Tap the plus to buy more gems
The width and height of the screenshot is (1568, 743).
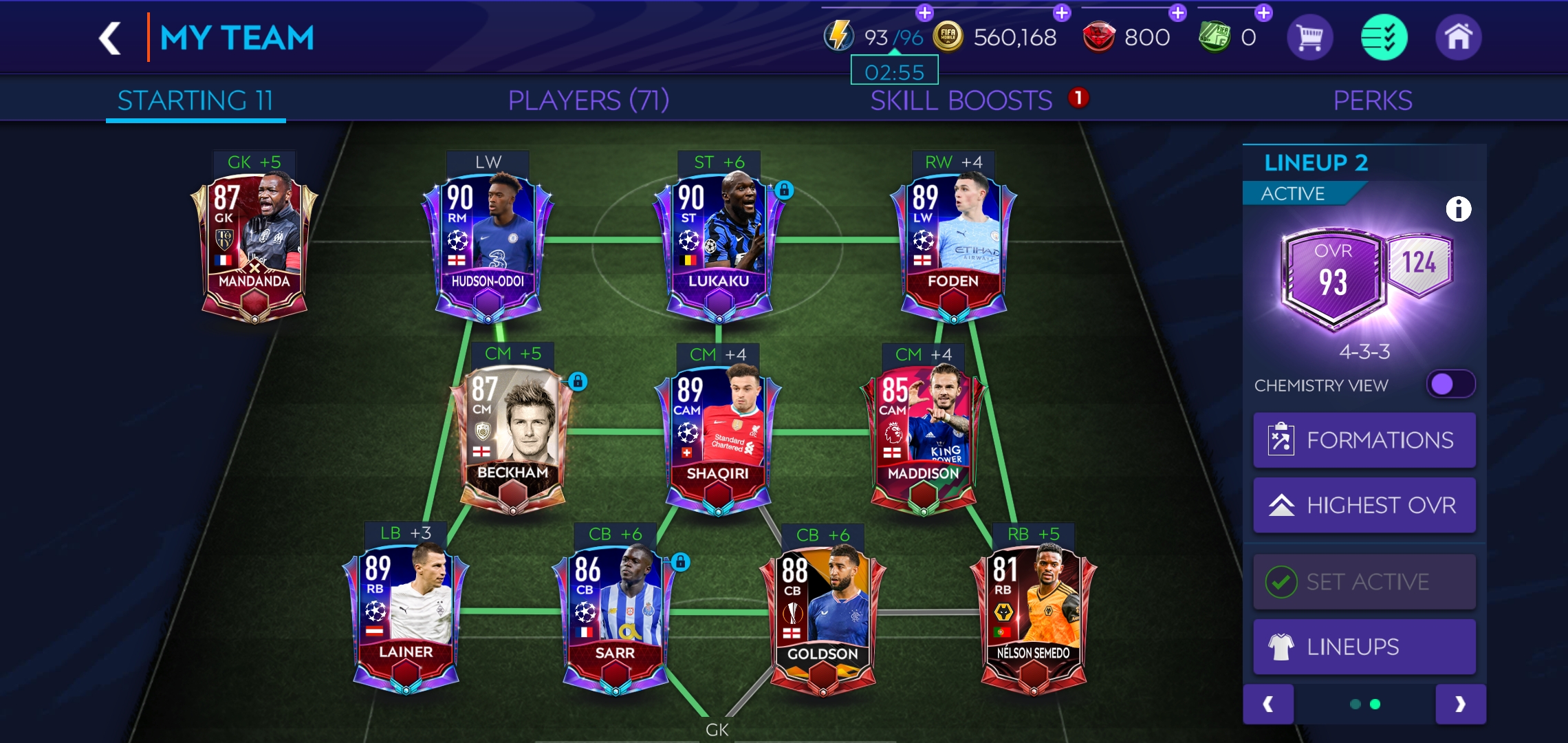click(x=1177, y=12)
